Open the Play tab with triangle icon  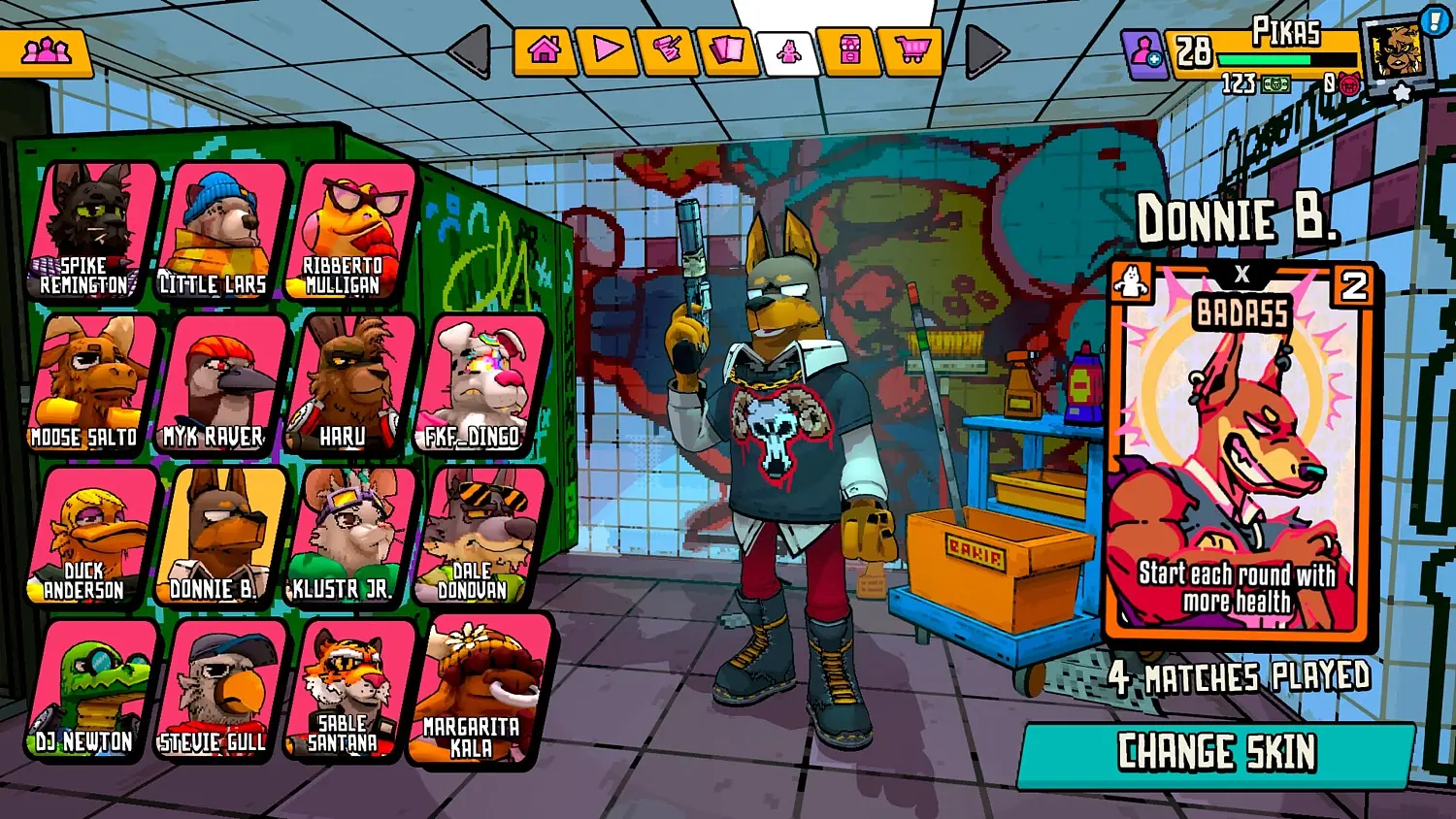pyautogui.click(x=607, y=50)
